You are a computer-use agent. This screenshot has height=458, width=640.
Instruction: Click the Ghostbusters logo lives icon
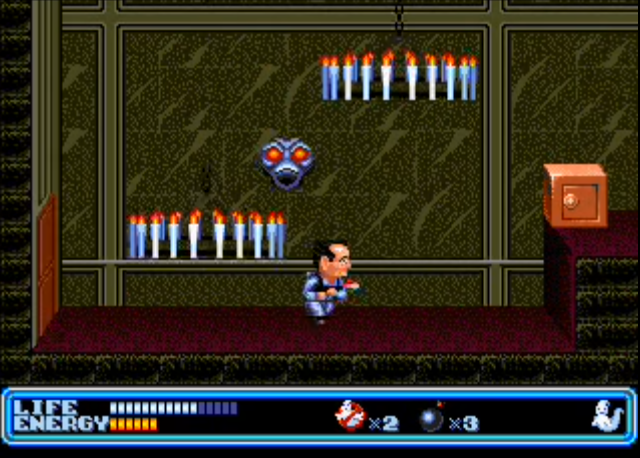click(x=350, y=416)
